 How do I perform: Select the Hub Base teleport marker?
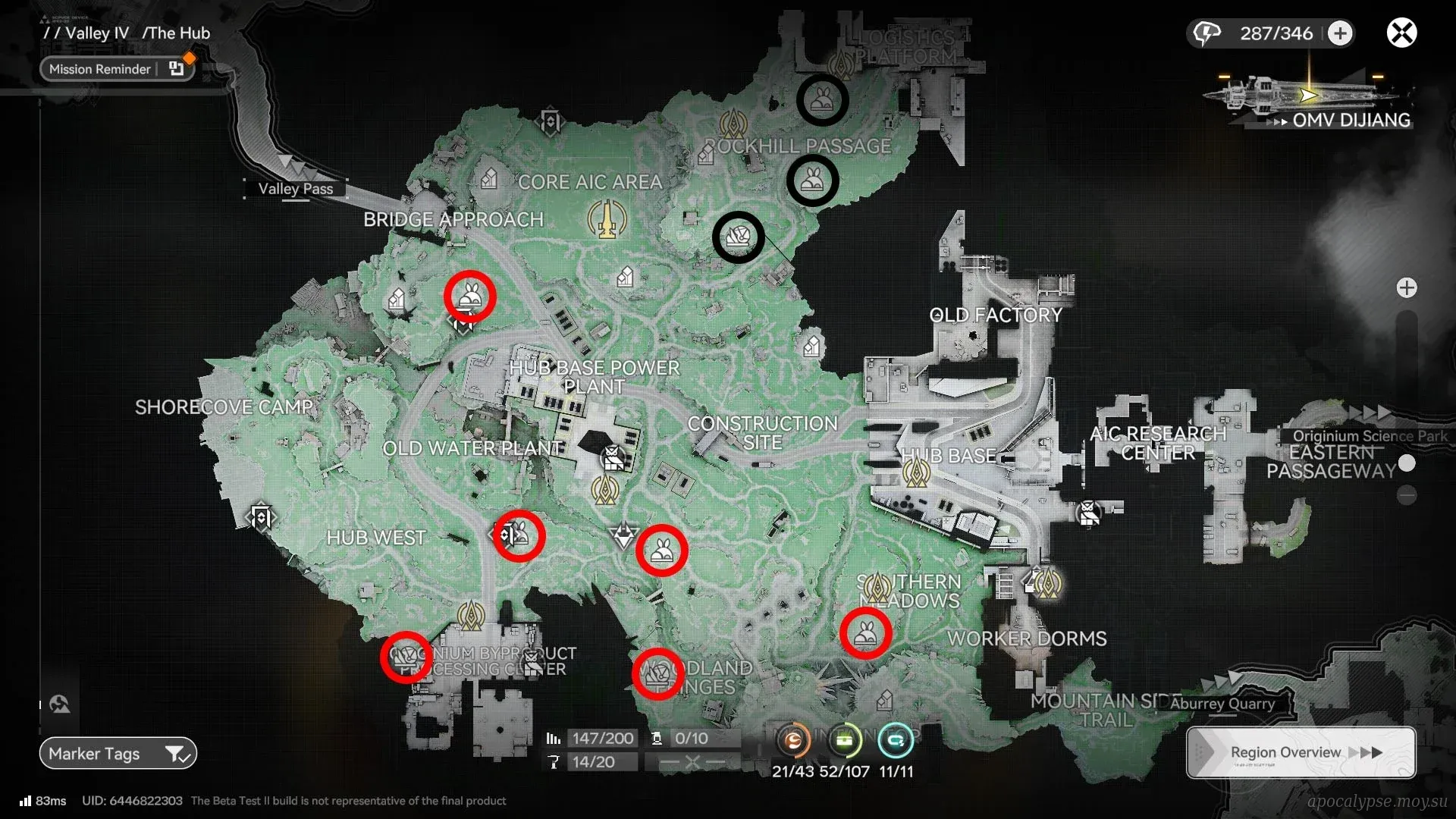pyautogui.click(x=916, y=474)
